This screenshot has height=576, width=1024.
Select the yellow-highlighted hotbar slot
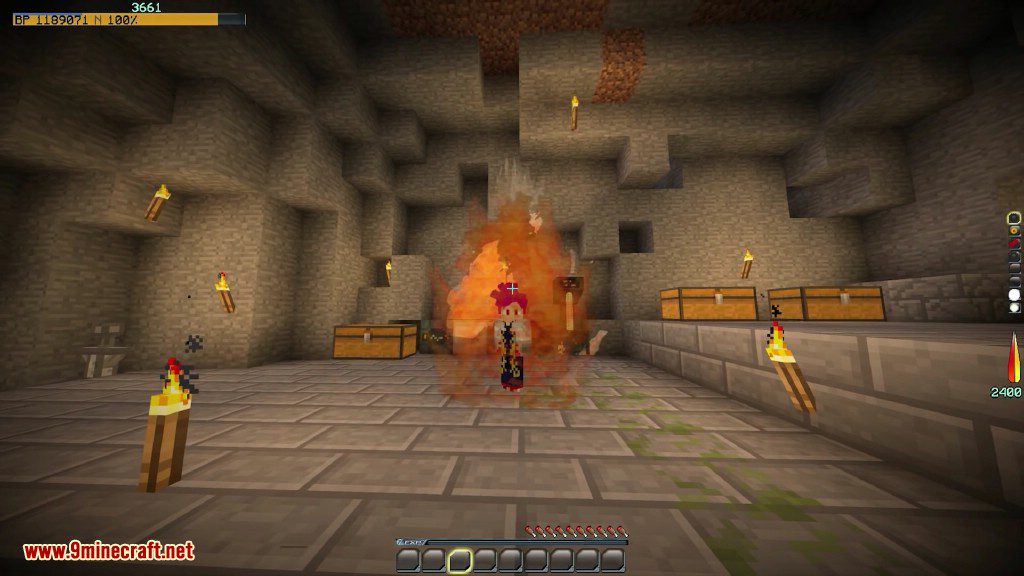(460, 560)
